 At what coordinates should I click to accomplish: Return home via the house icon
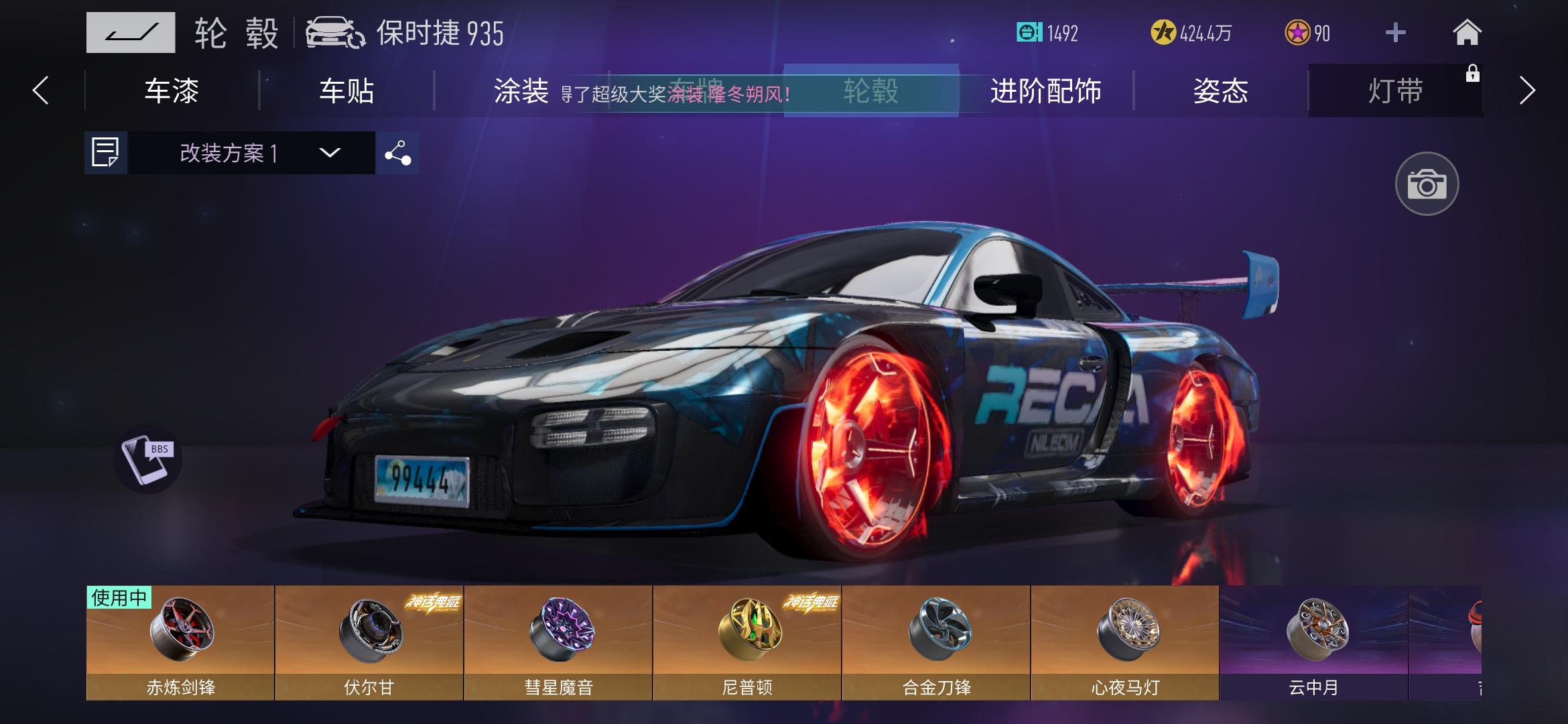(x=1467, y=32)
